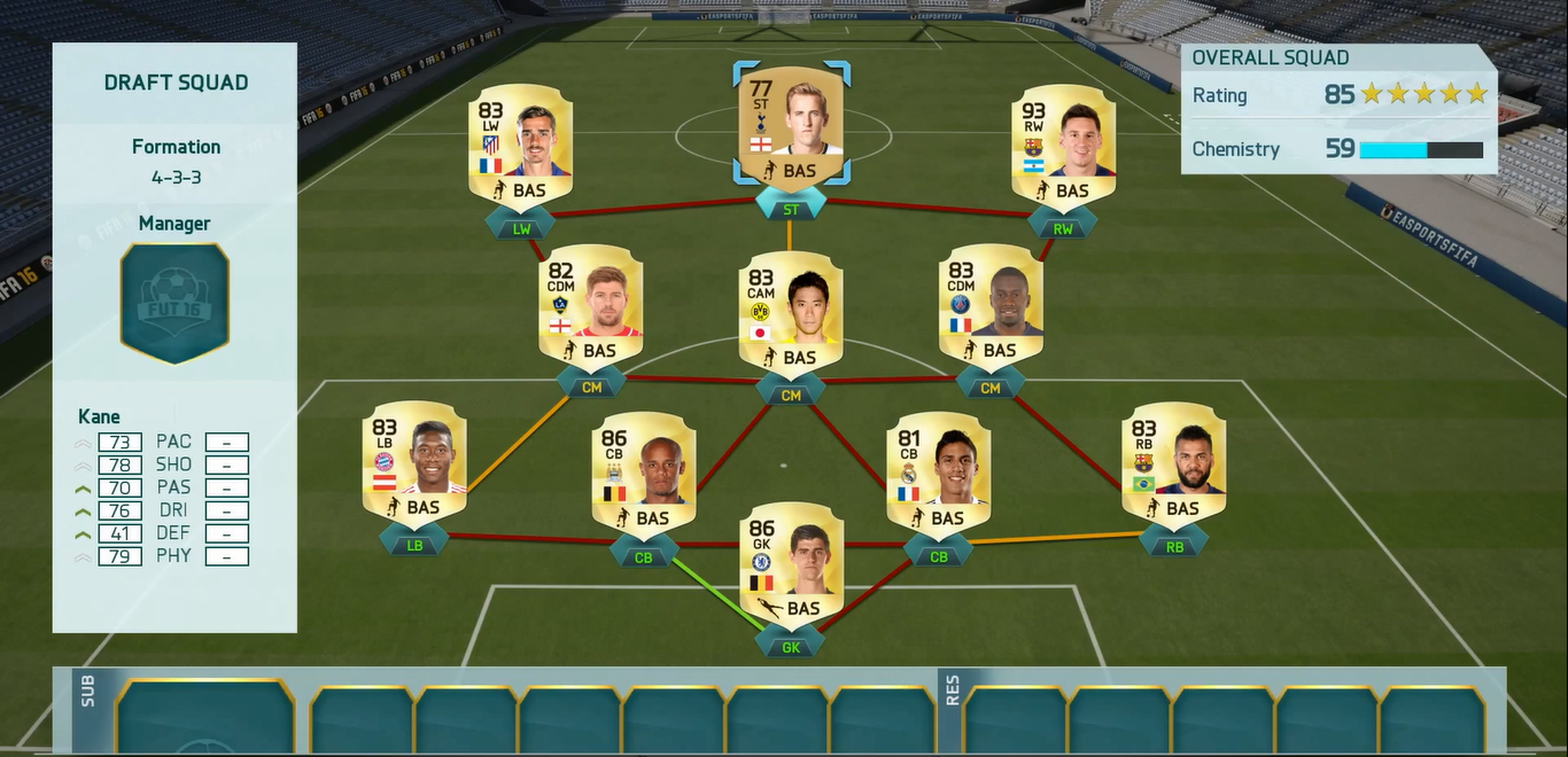Image resolution: width=1568 pixels, height=757 pixels.
Task: Select the Kagawa CAM card
Action: (791, 316)
